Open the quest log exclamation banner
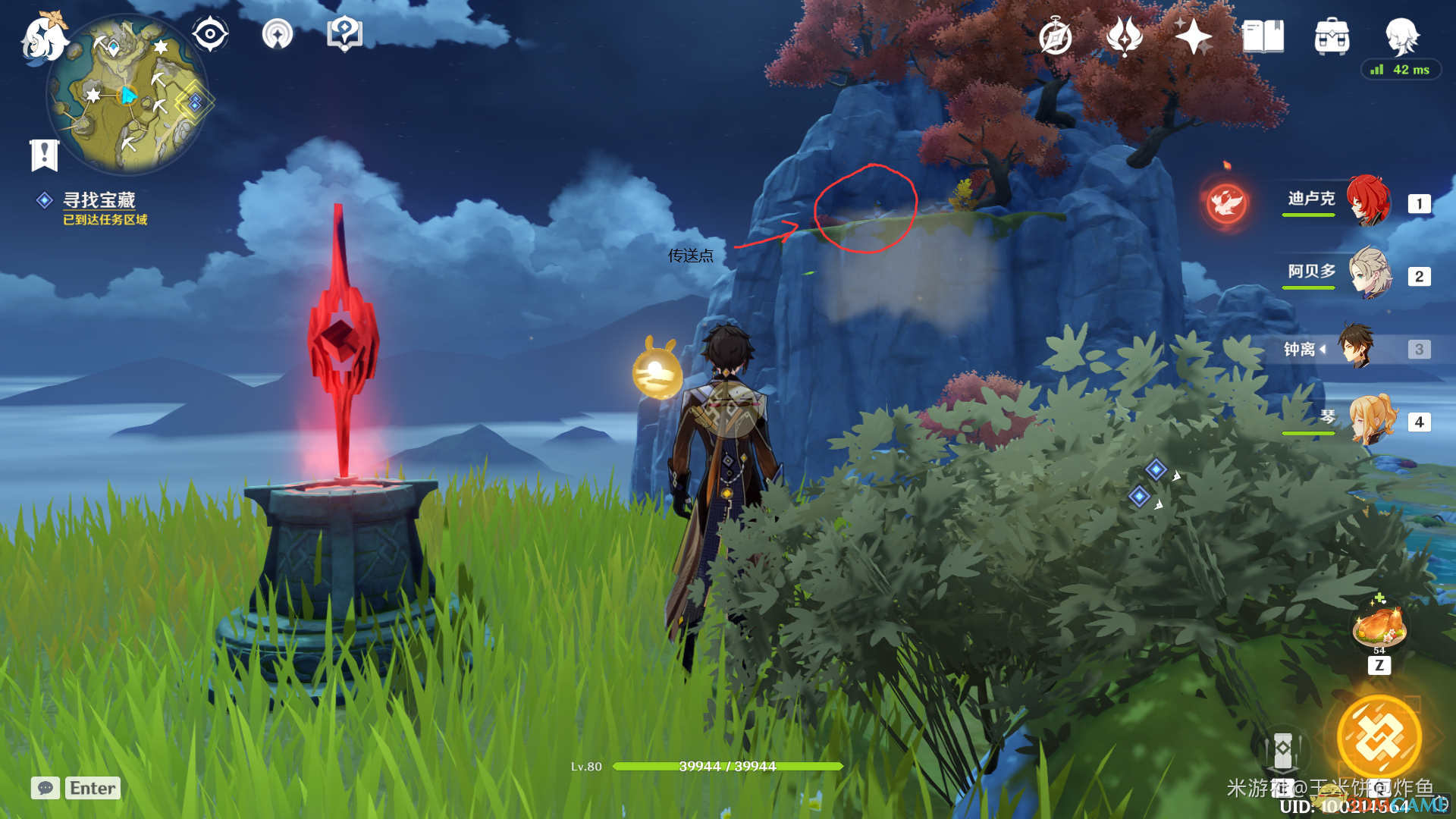The height and width of the screenshot is (819, 1456). tap(44, 155)
